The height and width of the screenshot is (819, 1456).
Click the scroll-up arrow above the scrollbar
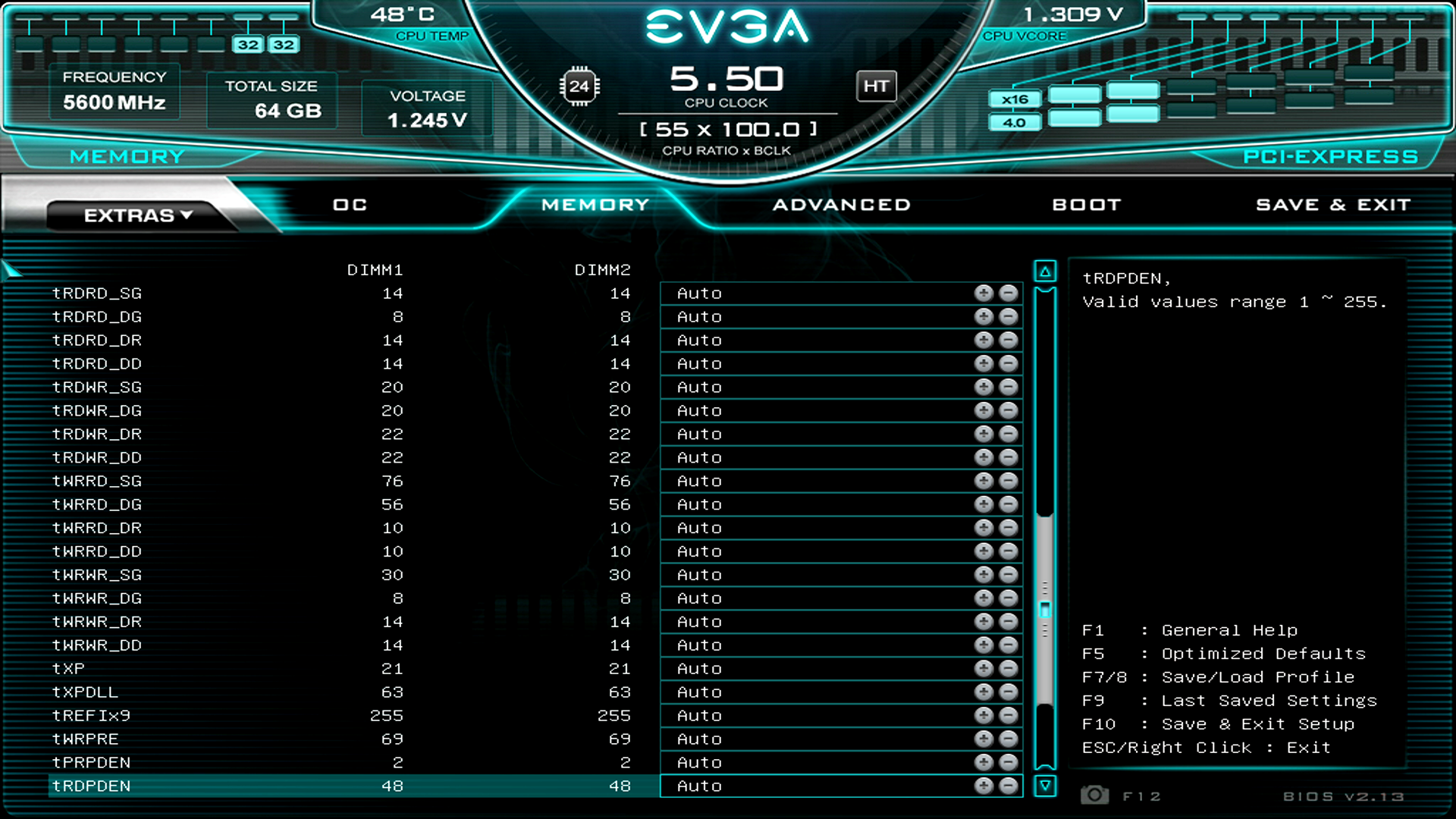[x=1045, y=270]
